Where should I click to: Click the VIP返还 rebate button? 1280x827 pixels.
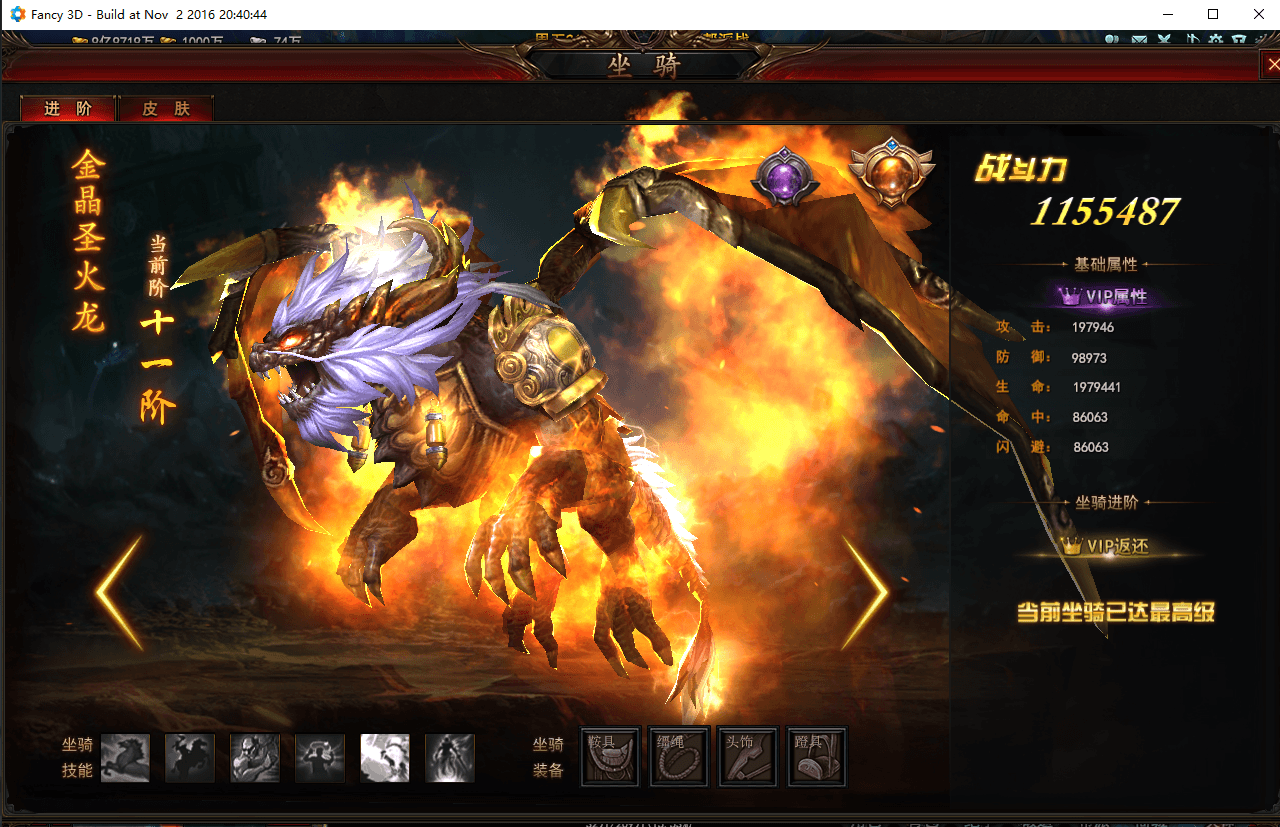click(1105, 546)
